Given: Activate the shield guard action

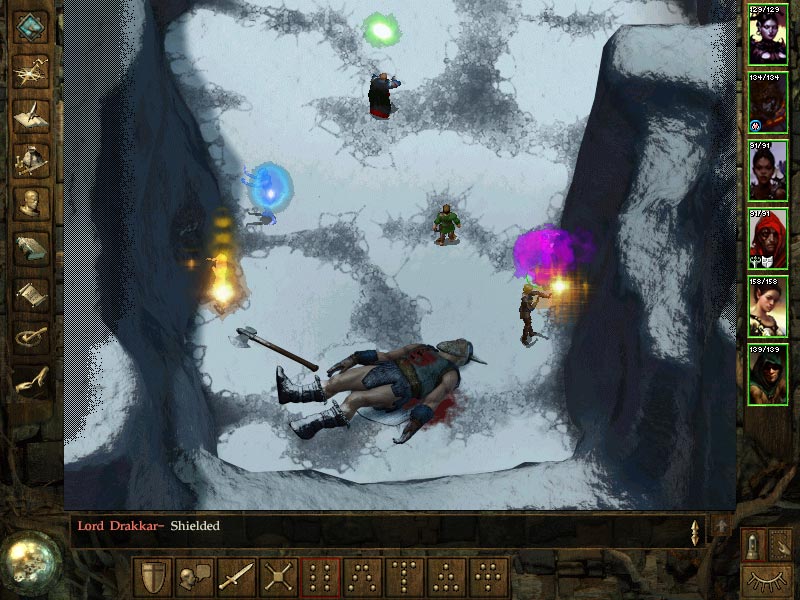Looking at the screenshot, I should pyautogui.click(x=153, y=578).
